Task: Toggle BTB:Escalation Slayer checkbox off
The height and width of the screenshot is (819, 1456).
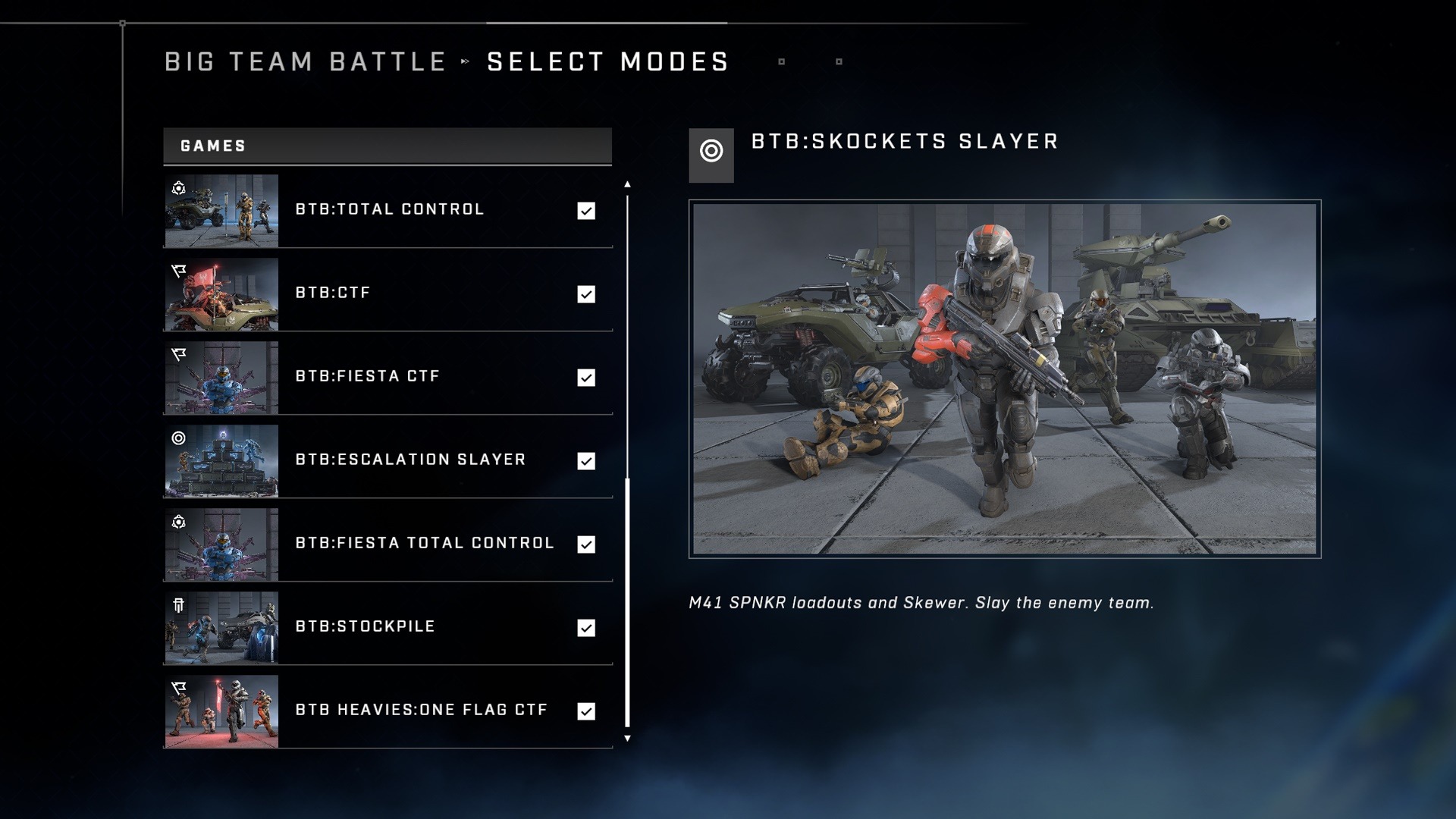Action: pos(586,461)
